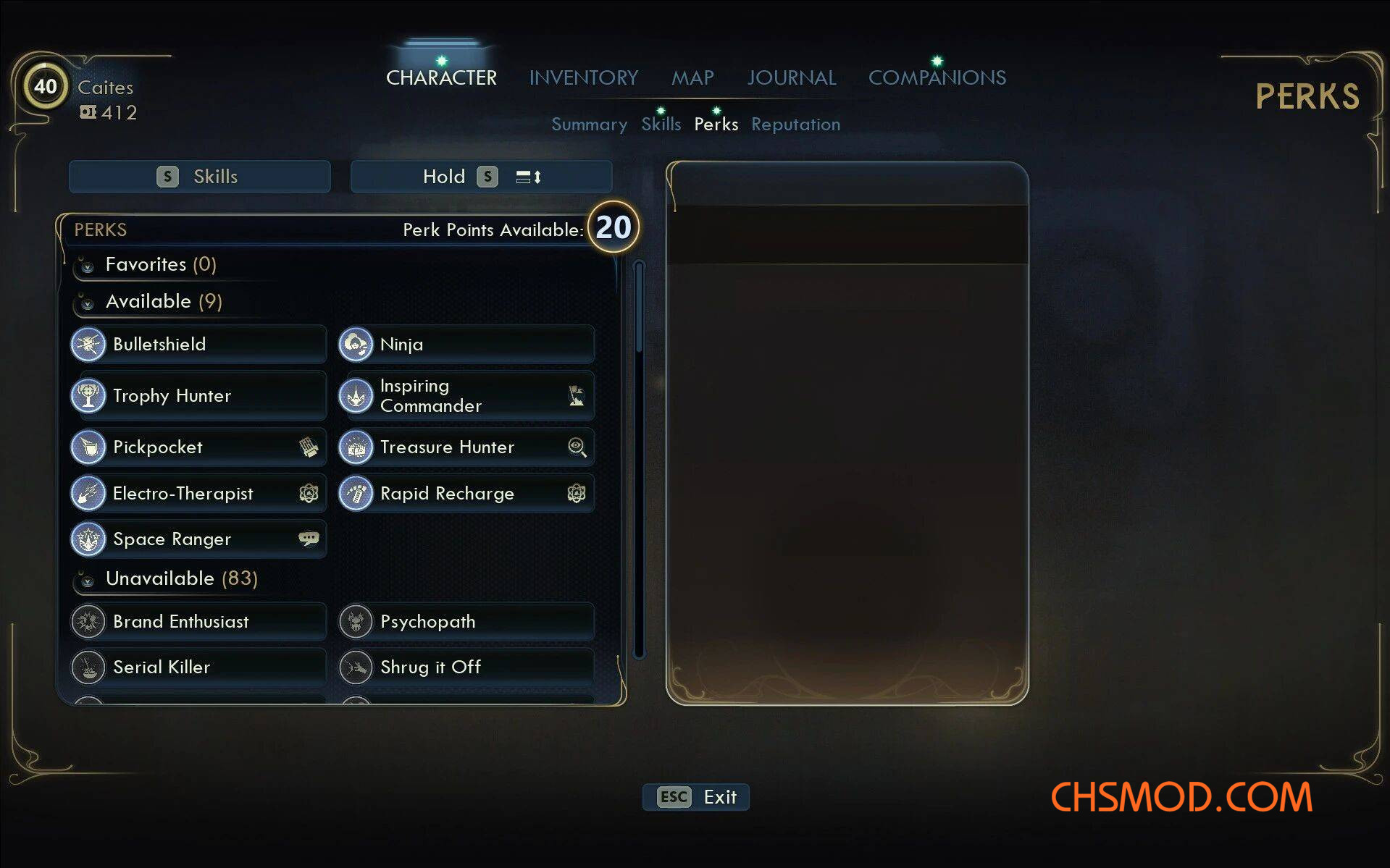The width and height of the screenshot is (1390, 868).
Task: Pick the Inspiring Commander perk
Action: (x=466, y=396)
